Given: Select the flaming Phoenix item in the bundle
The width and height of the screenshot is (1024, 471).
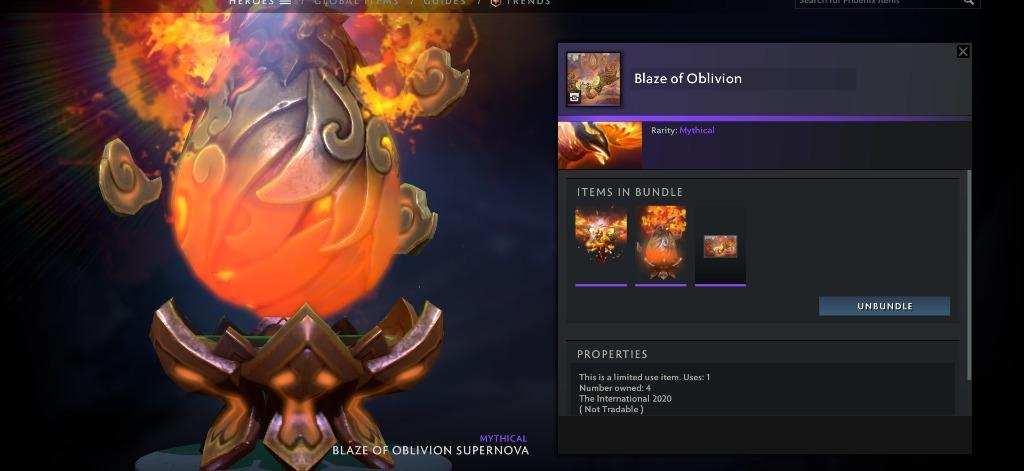Looking at the screenshot, I should coord(601,245).
